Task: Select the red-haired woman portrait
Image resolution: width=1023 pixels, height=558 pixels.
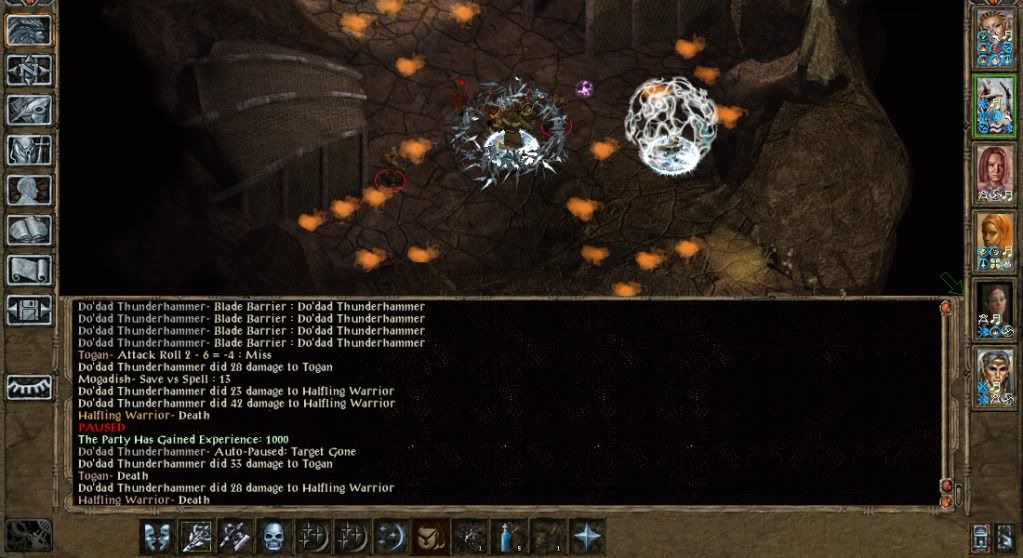Action: pos(994,169)
